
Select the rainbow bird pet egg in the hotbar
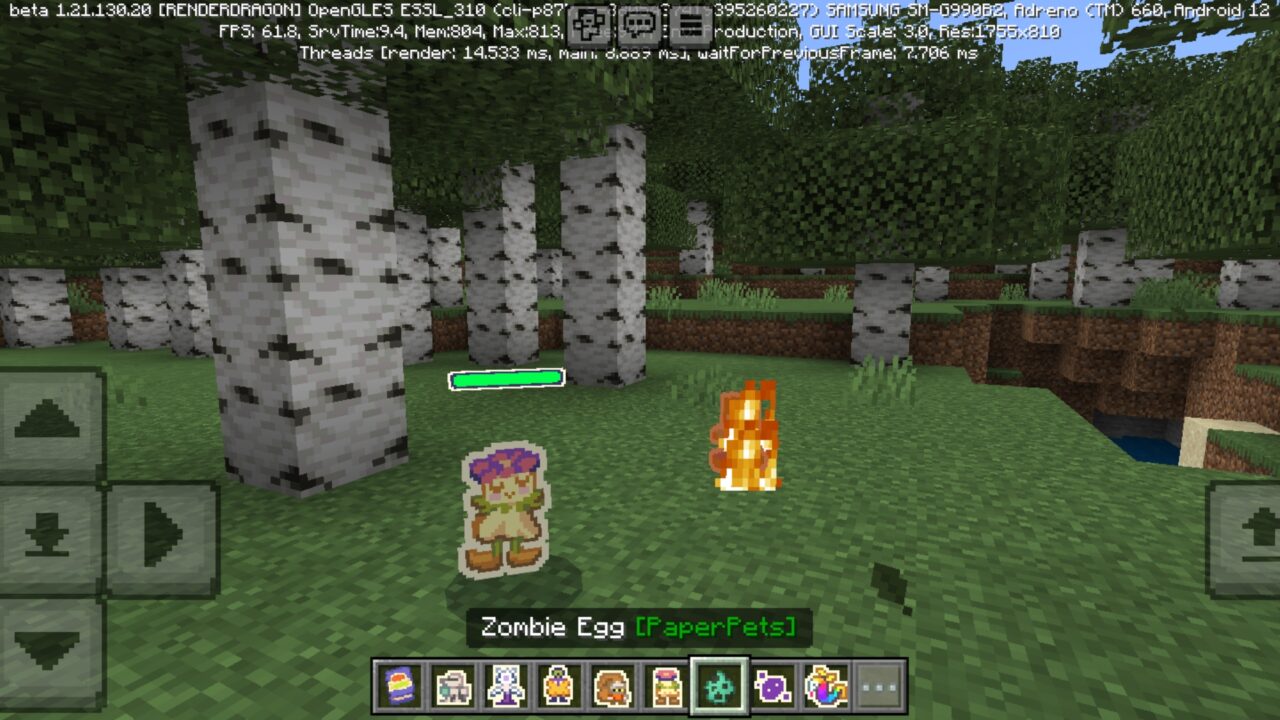pyautogui.click(x=826, y=688)
